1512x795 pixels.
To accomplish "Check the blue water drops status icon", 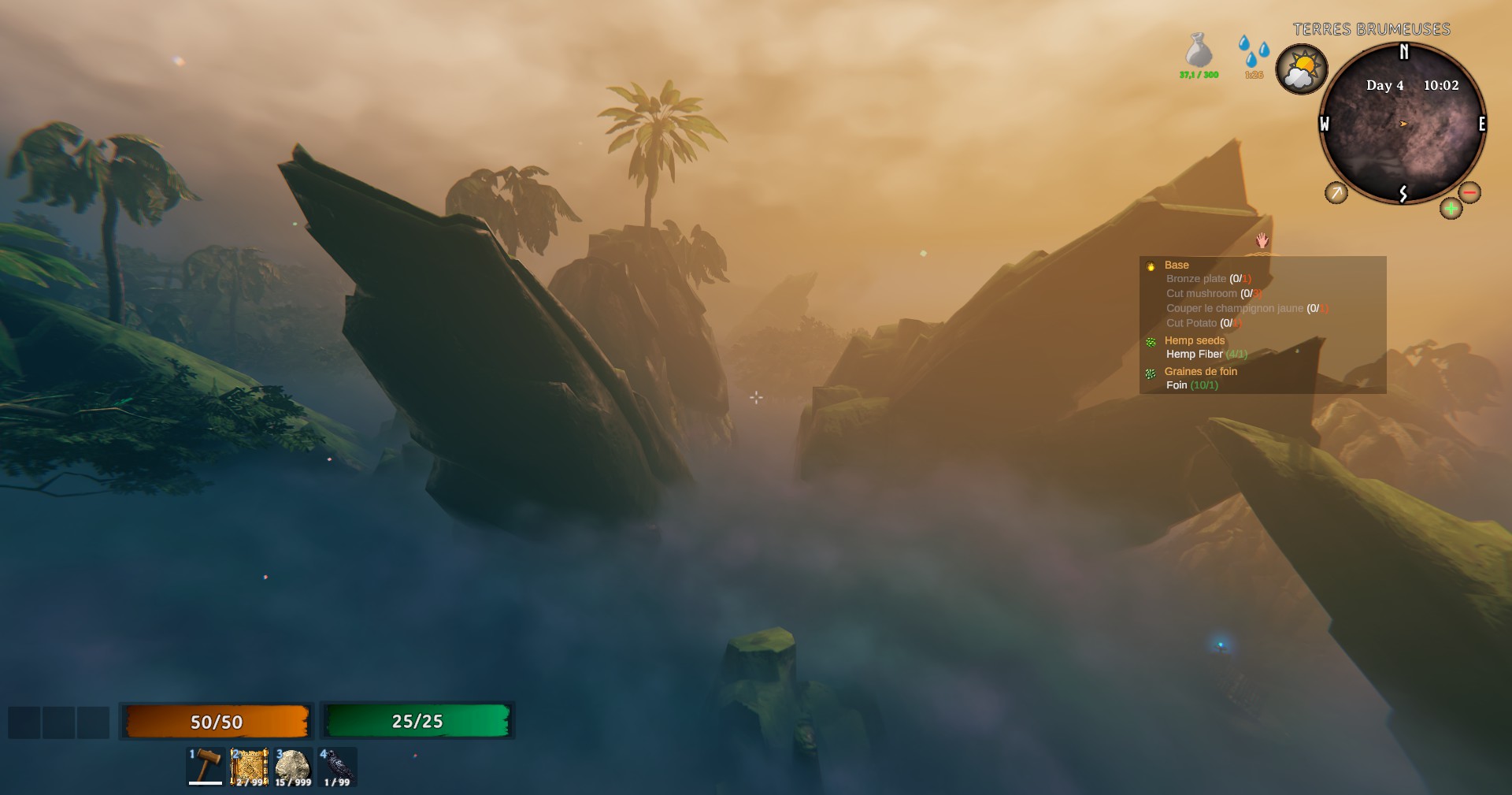I will [1253, 52].
